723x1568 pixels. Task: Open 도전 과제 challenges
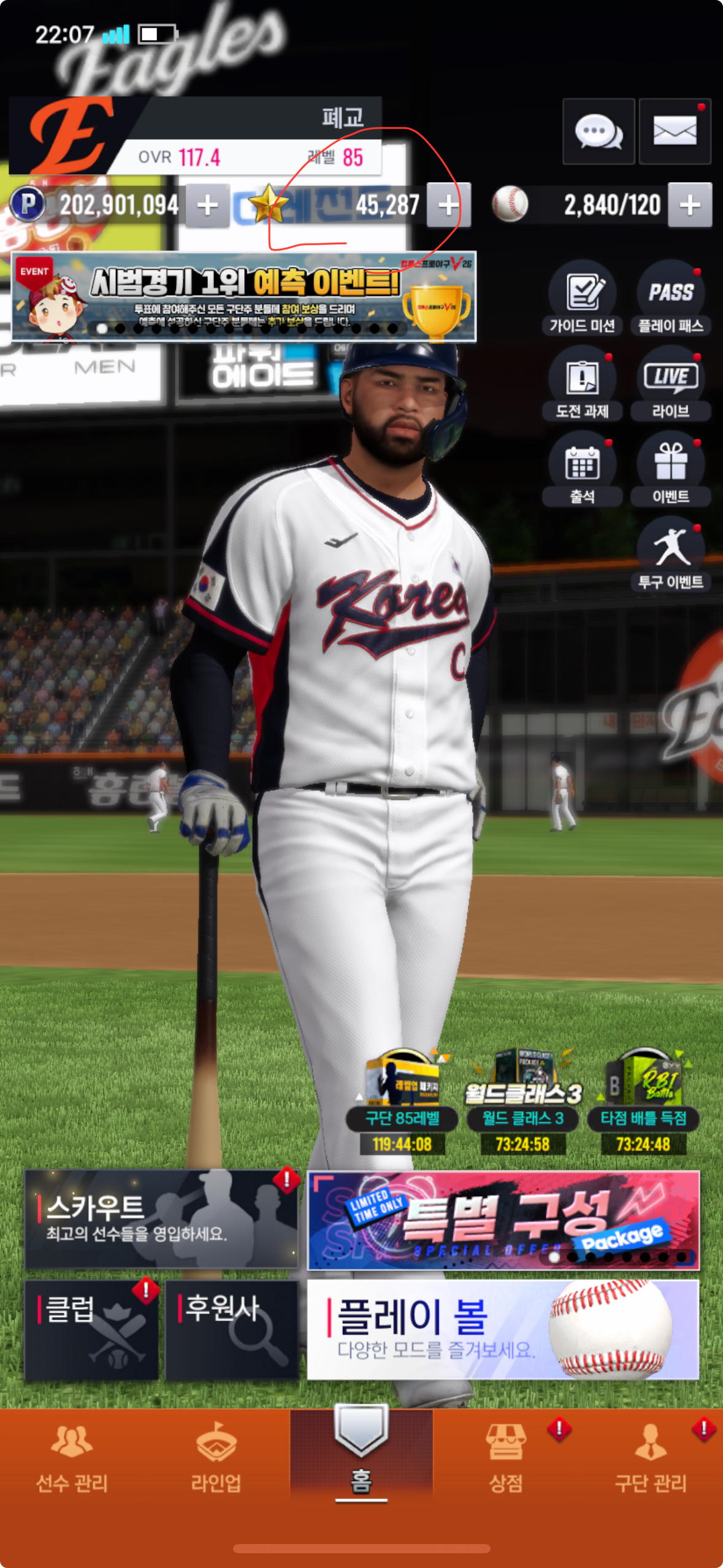click(x=582, y=384)
